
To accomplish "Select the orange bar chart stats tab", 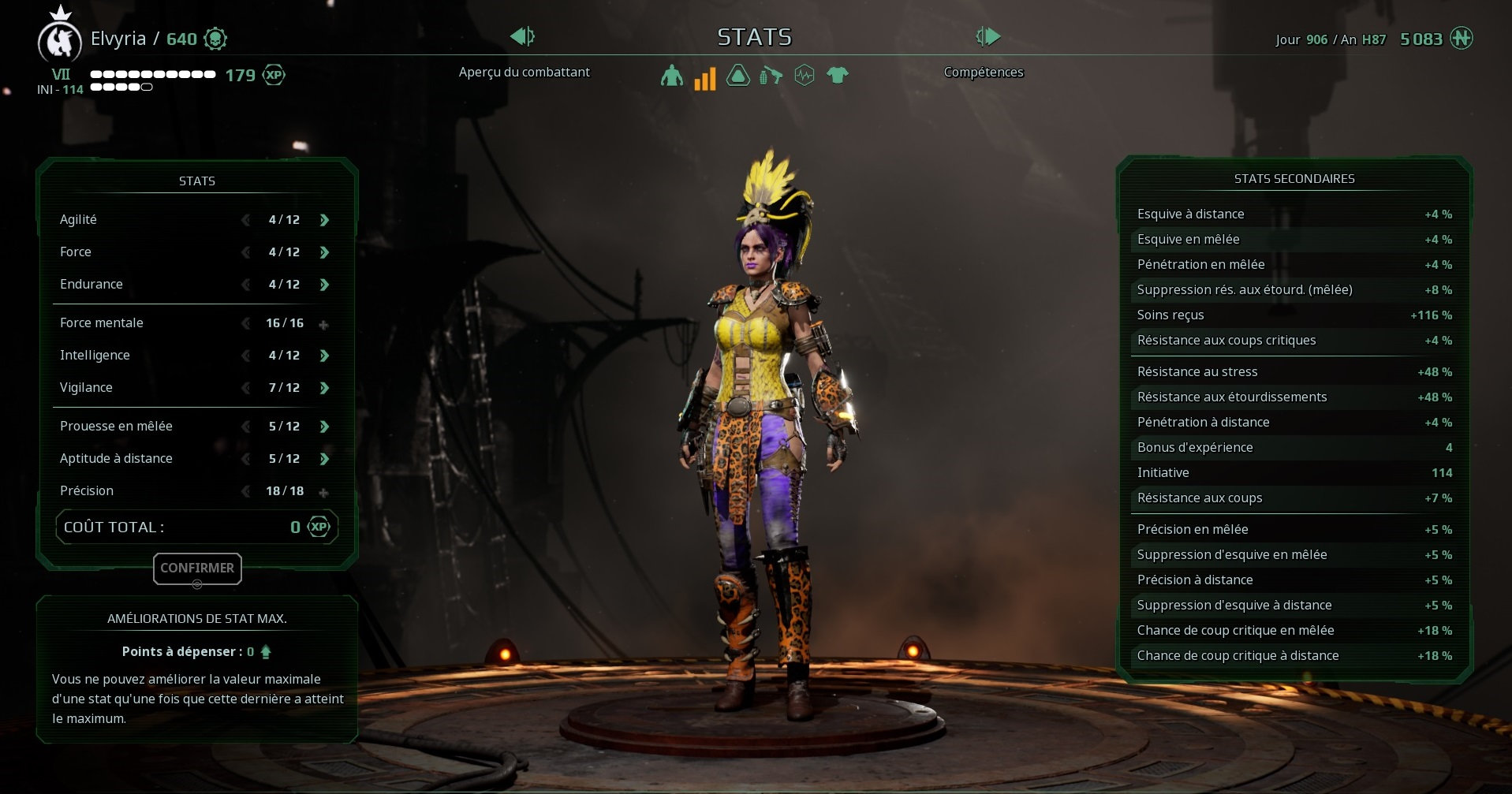I will pyautogui.click(x=704, y=77).
